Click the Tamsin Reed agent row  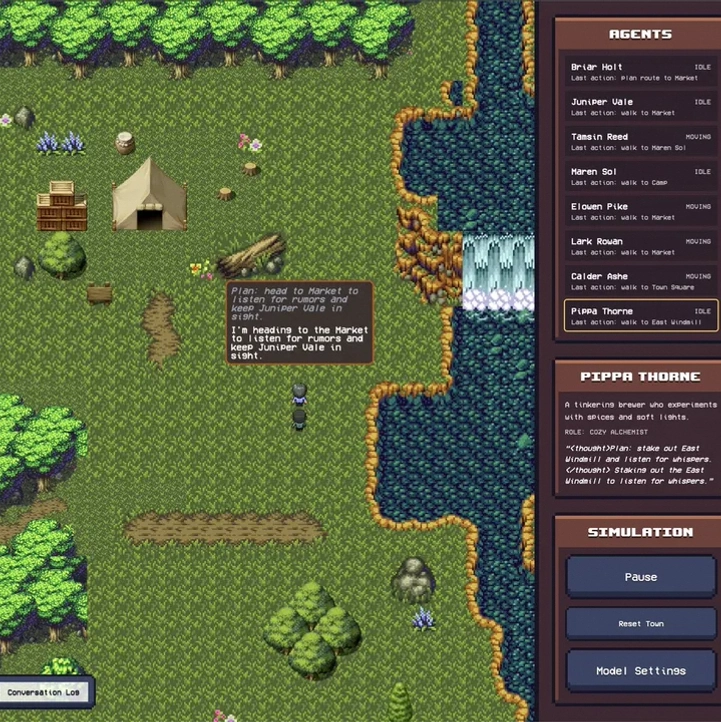pyautogui.click(x=640, y=142)
